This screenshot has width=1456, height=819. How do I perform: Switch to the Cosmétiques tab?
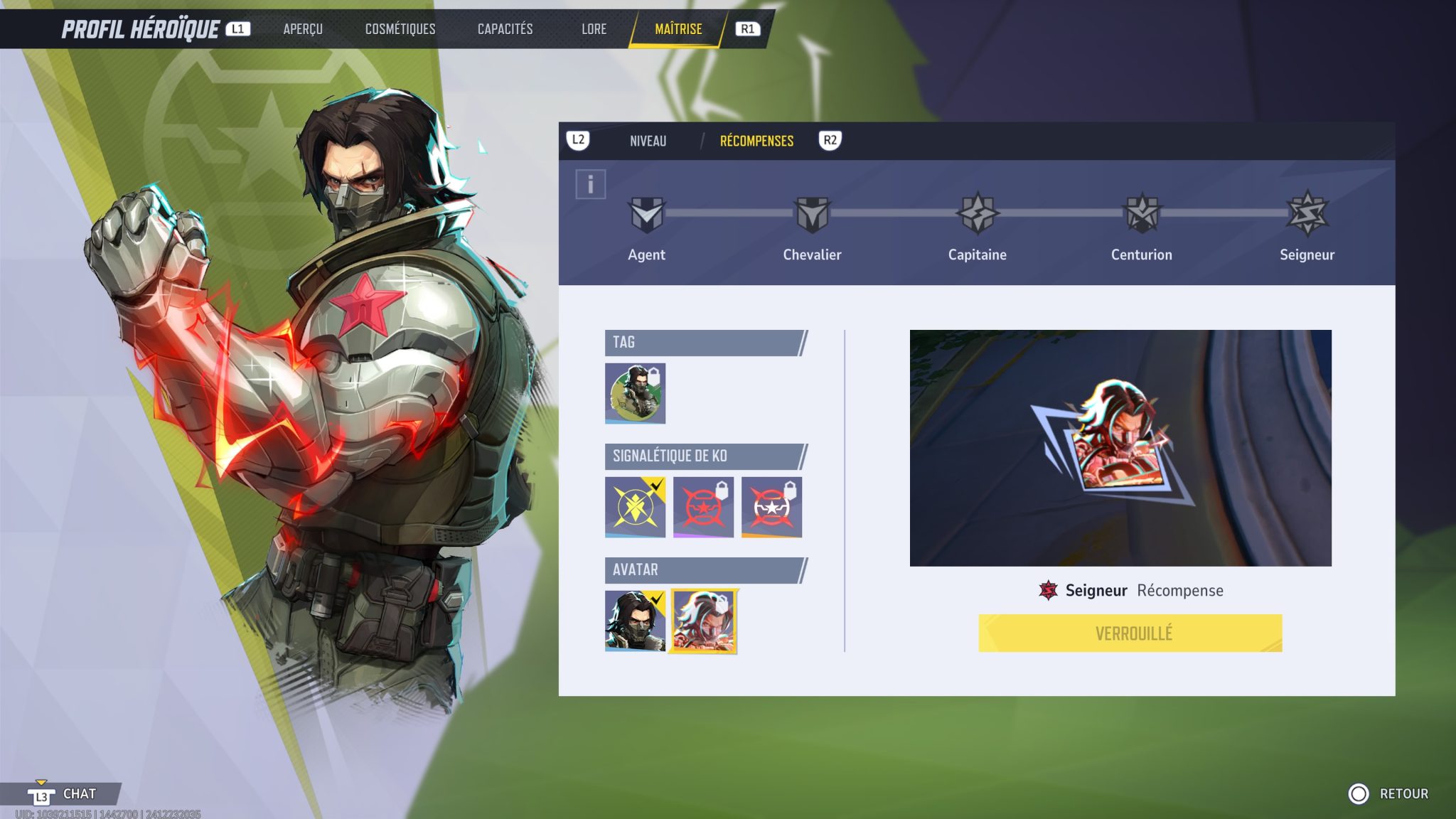[x=400, y=29]
